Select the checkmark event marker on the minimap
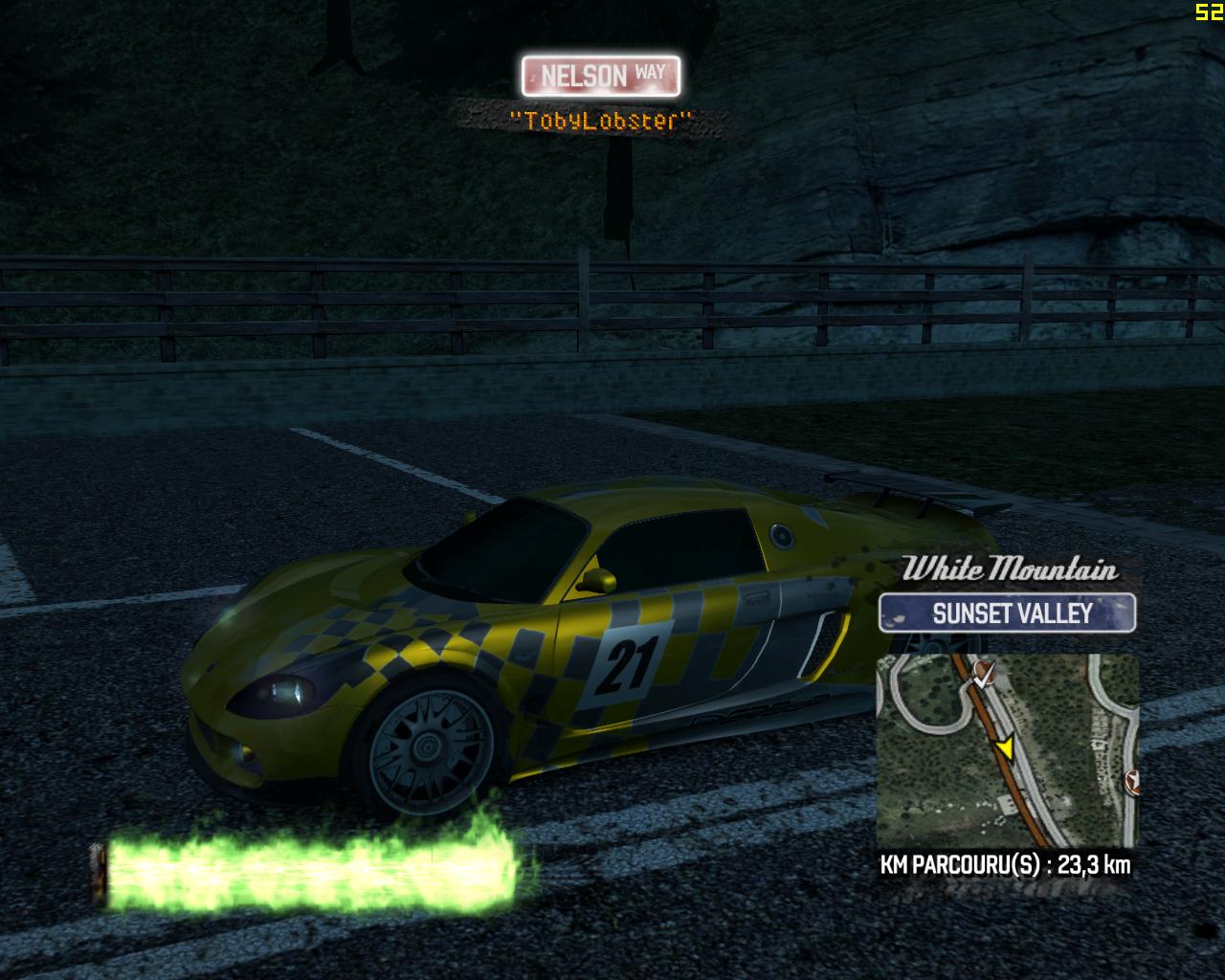Screen dimensions: 1225x980 (985, 673)
